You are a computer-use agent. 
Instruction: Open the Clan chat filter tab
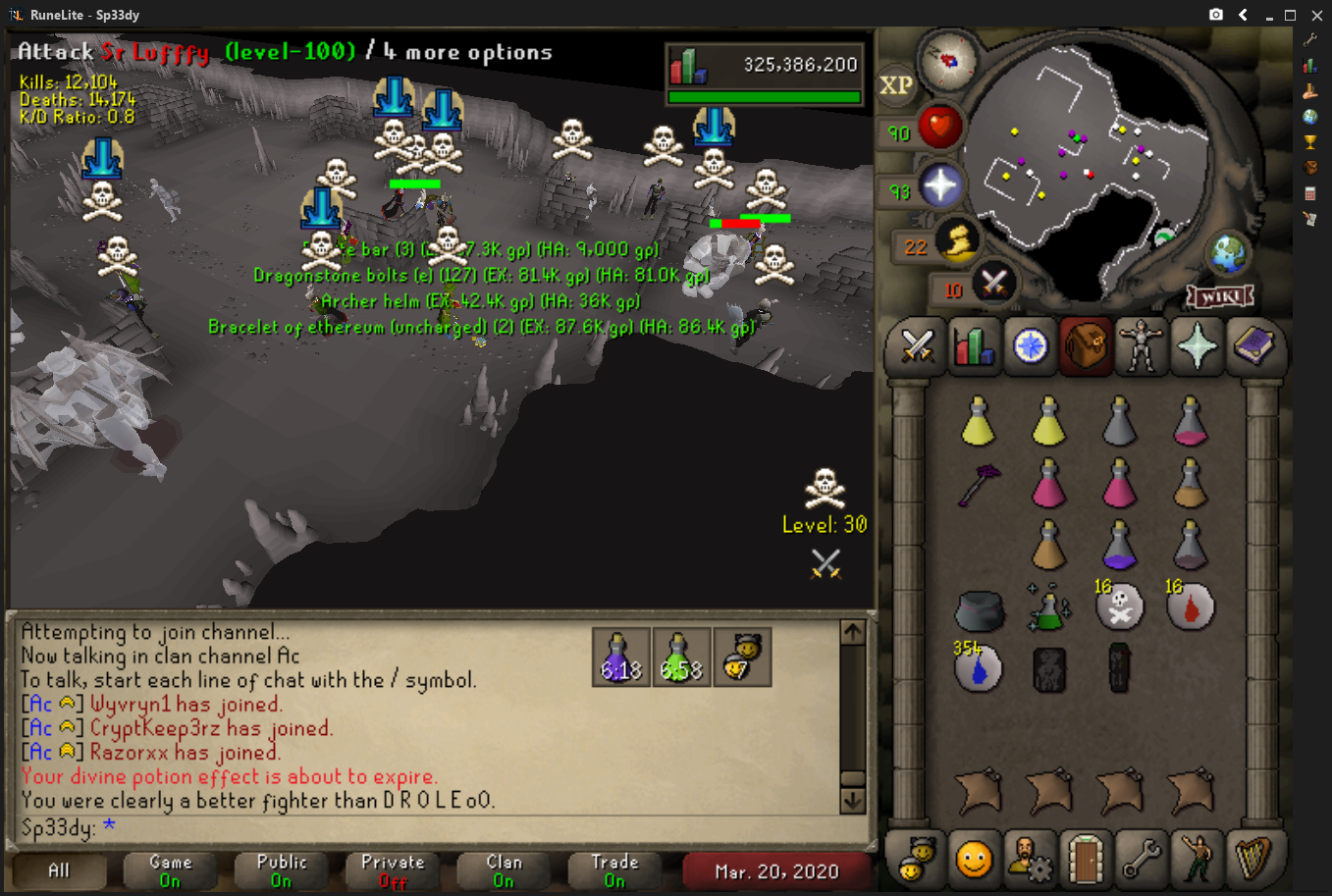(504, 870)
